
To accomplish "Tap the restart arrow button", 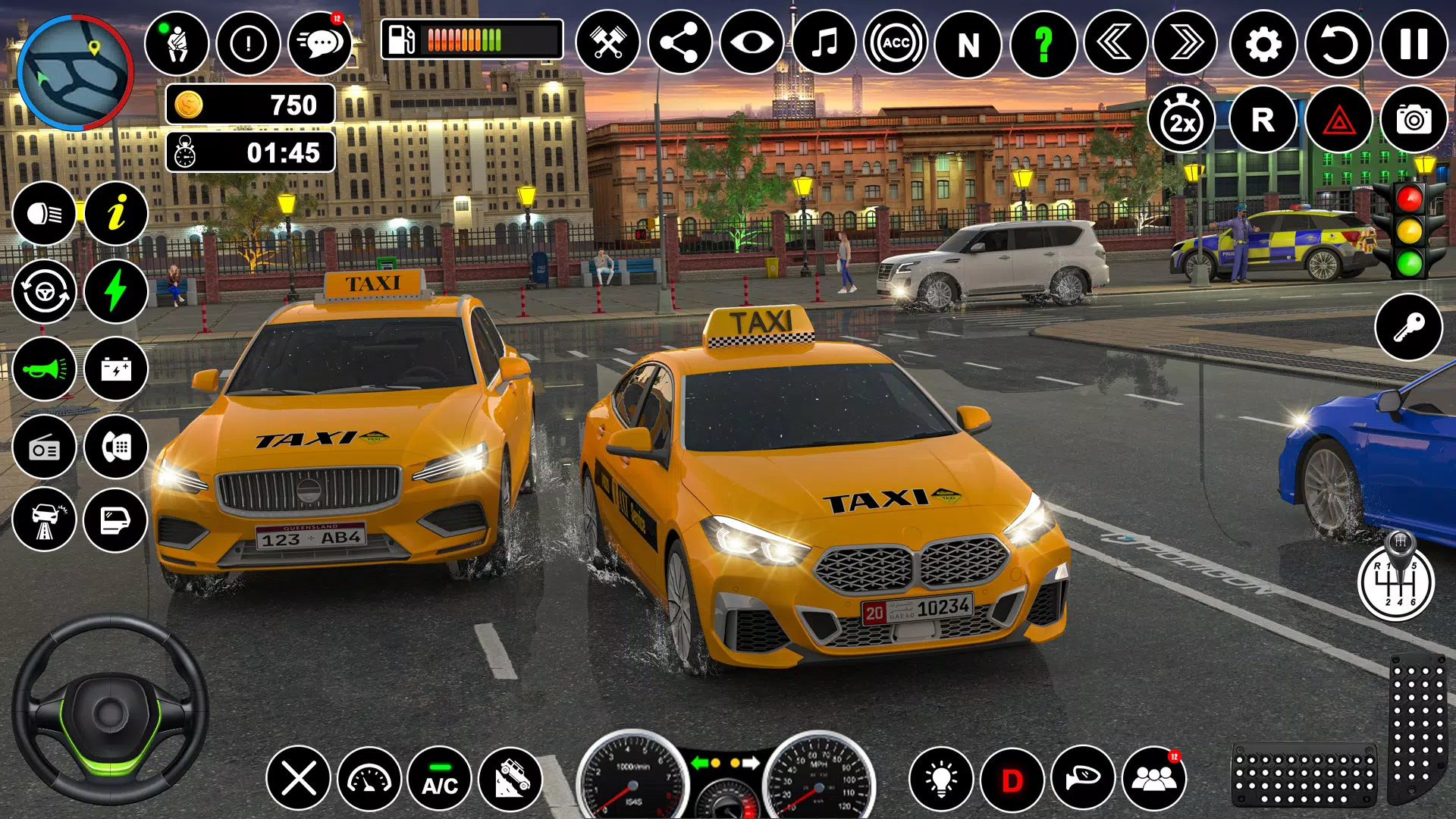I will click(x=1338, y=44).
